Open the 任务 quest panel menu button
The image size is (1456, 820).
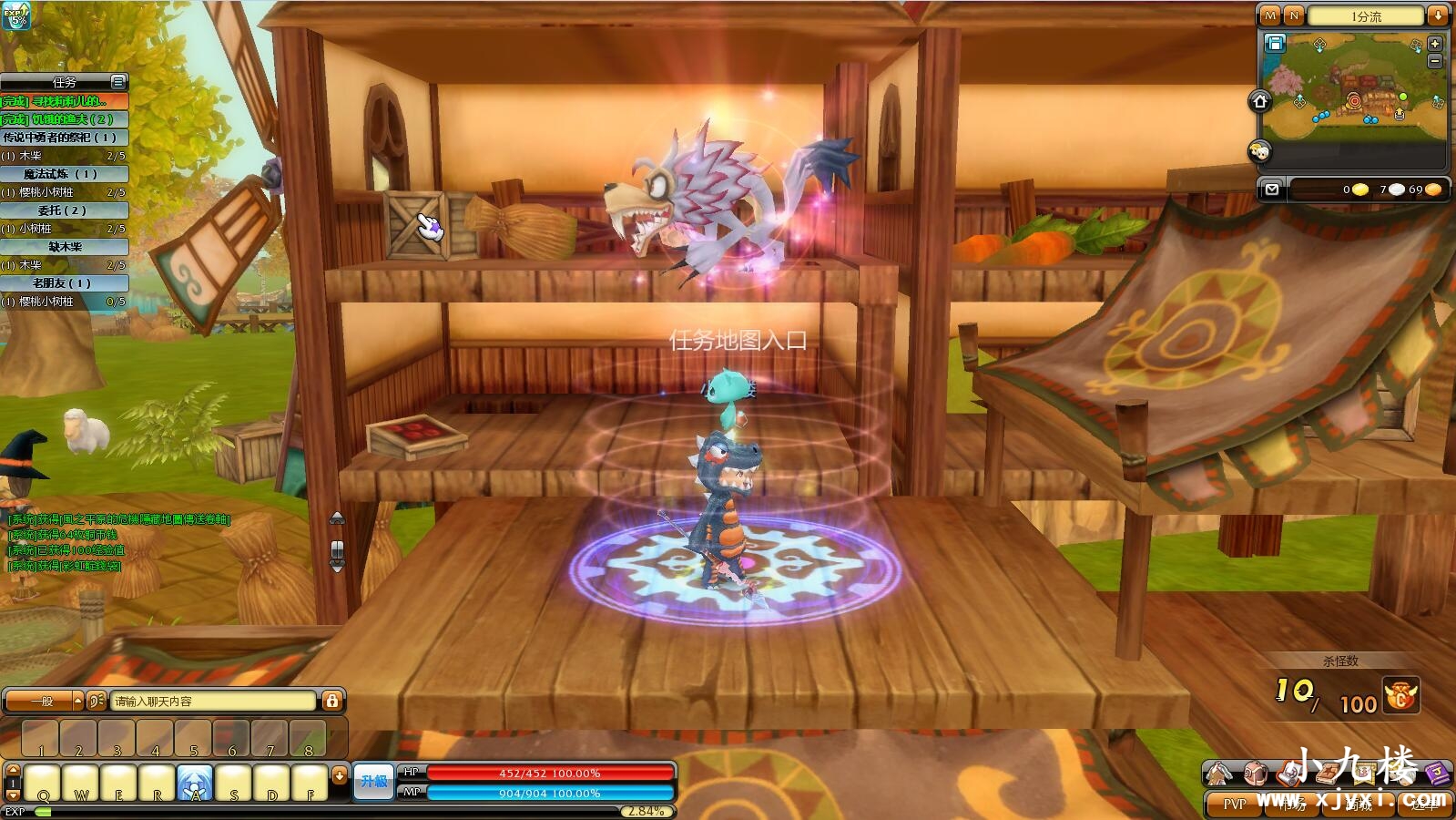click(117, 82)
